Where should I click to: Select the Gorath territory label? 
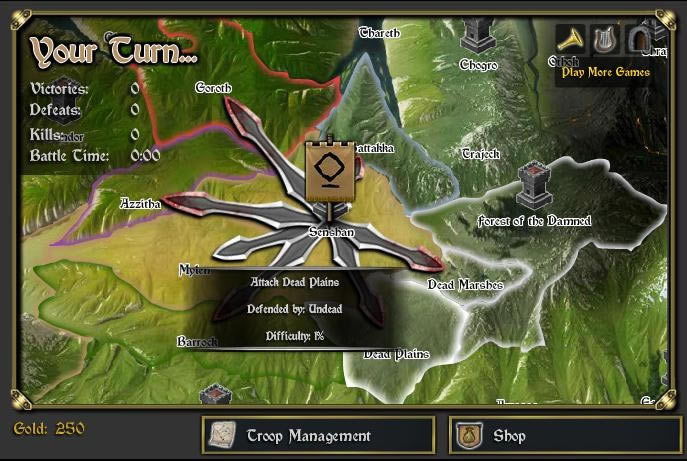pos(214,88)
